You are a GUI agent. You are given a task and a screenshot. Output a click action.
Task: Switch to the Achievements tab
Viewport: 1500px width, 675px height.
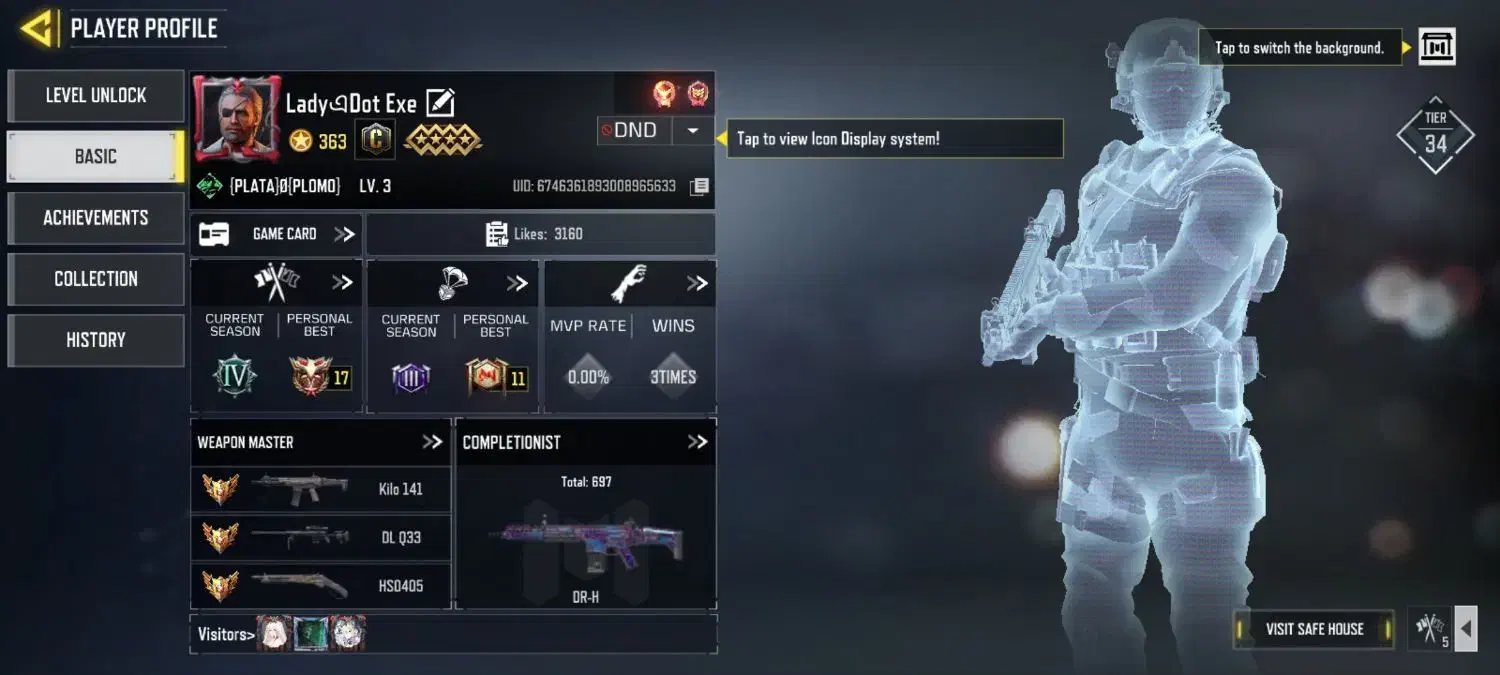pos(96,218)
